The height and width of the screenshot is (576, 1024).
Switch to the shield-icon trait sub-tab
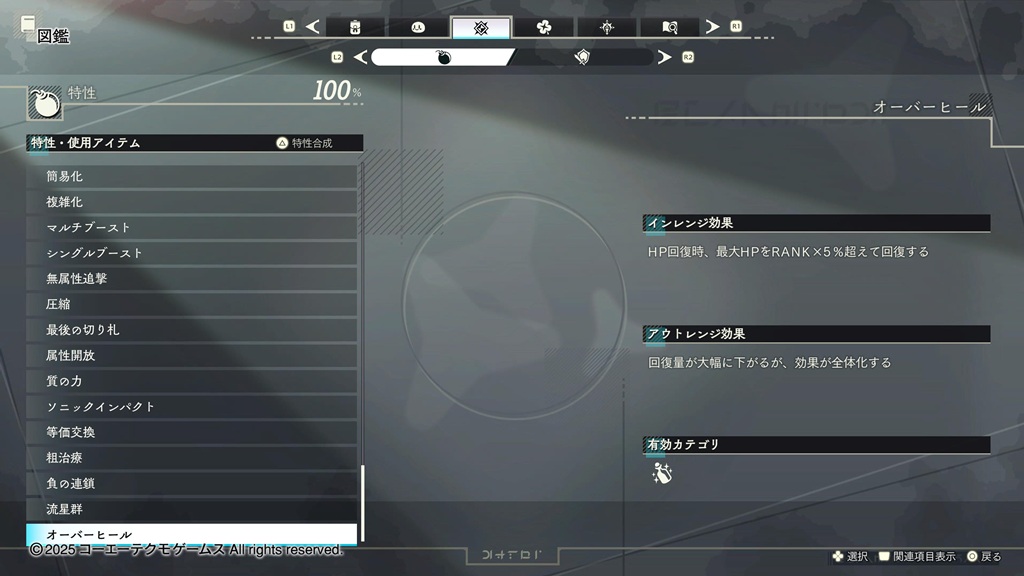[583, 57]
